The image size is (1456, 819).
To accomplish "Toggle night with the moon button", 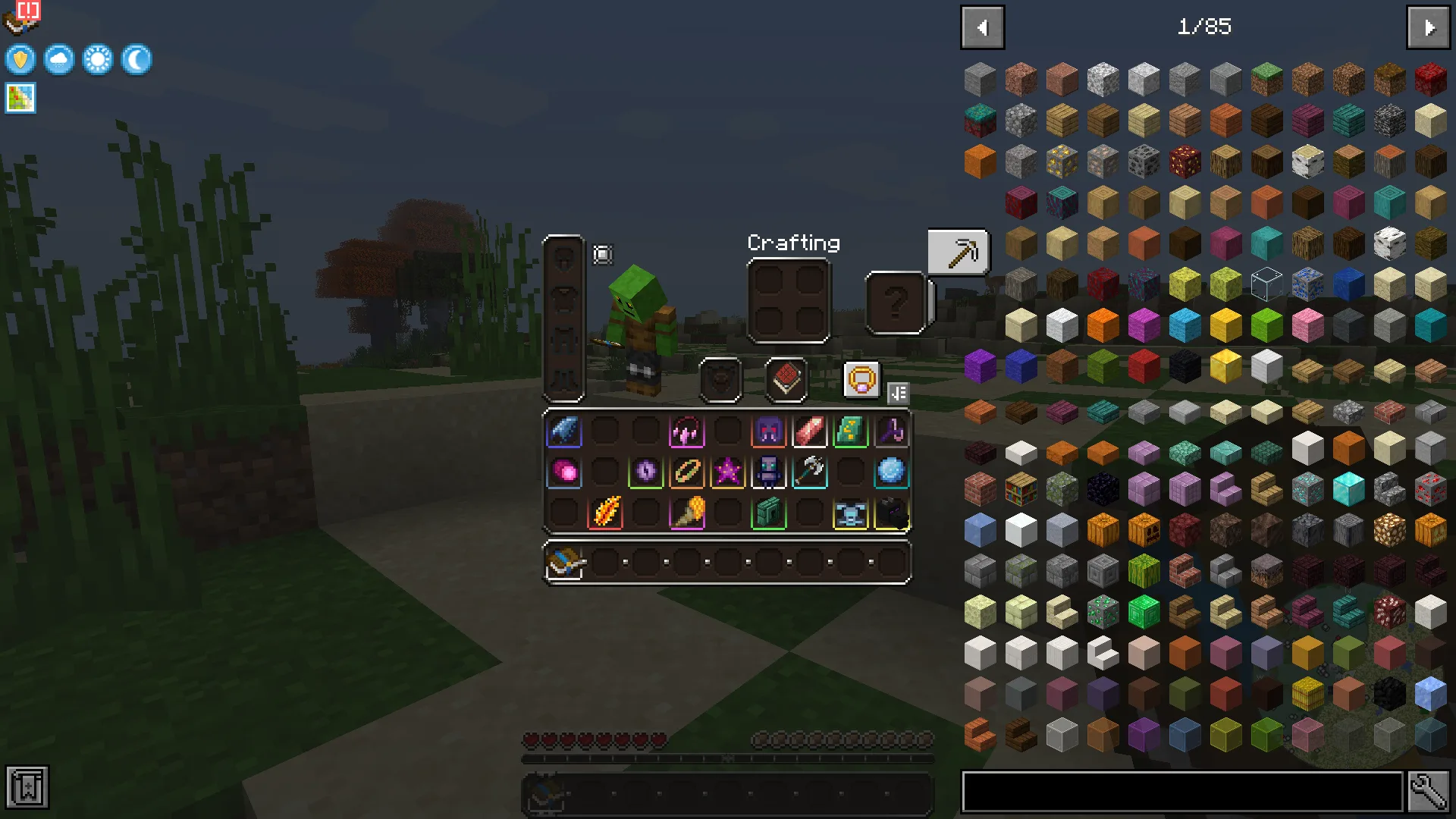I will [x=136, y=60].
